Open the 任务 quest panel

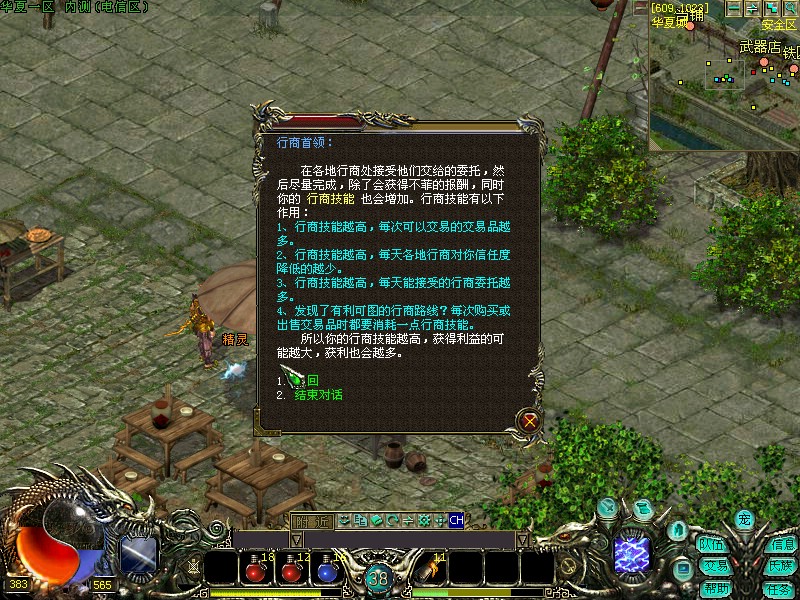tap(780, 588)
